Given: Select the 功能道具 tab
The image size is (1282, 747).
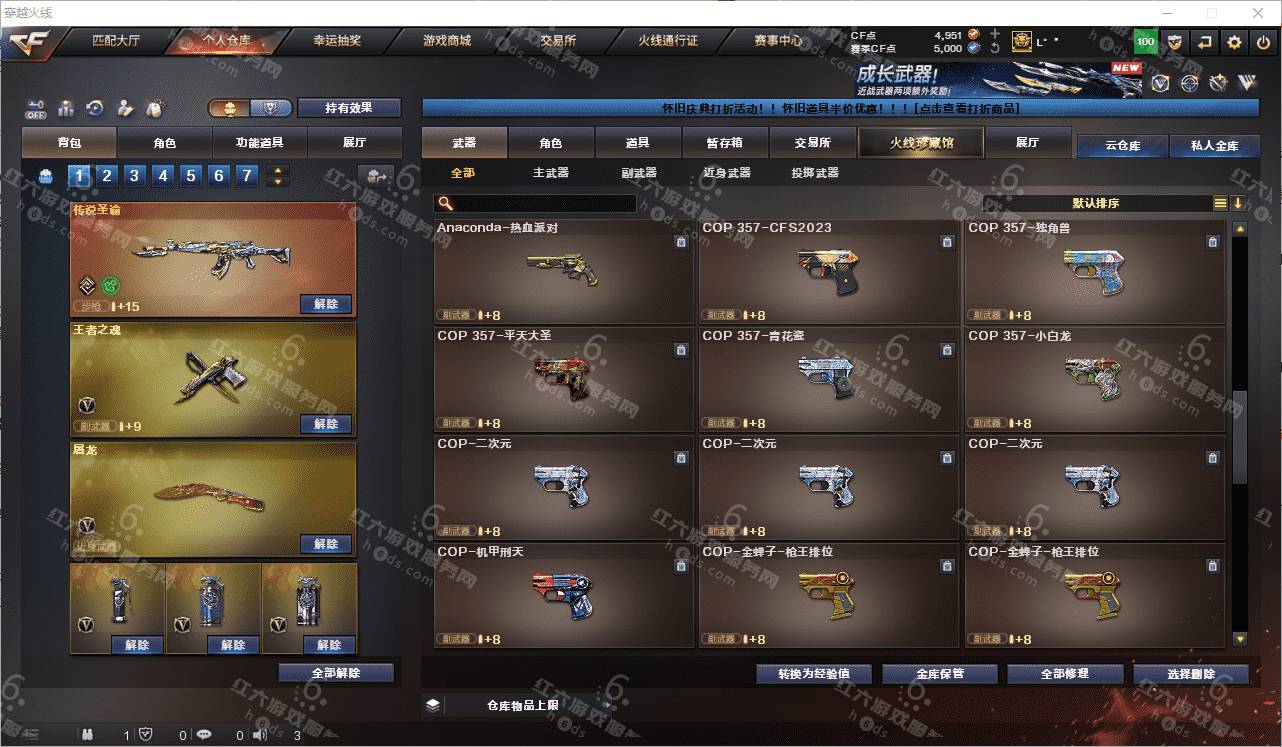Looking at the screenshot, I should point(259,143).
